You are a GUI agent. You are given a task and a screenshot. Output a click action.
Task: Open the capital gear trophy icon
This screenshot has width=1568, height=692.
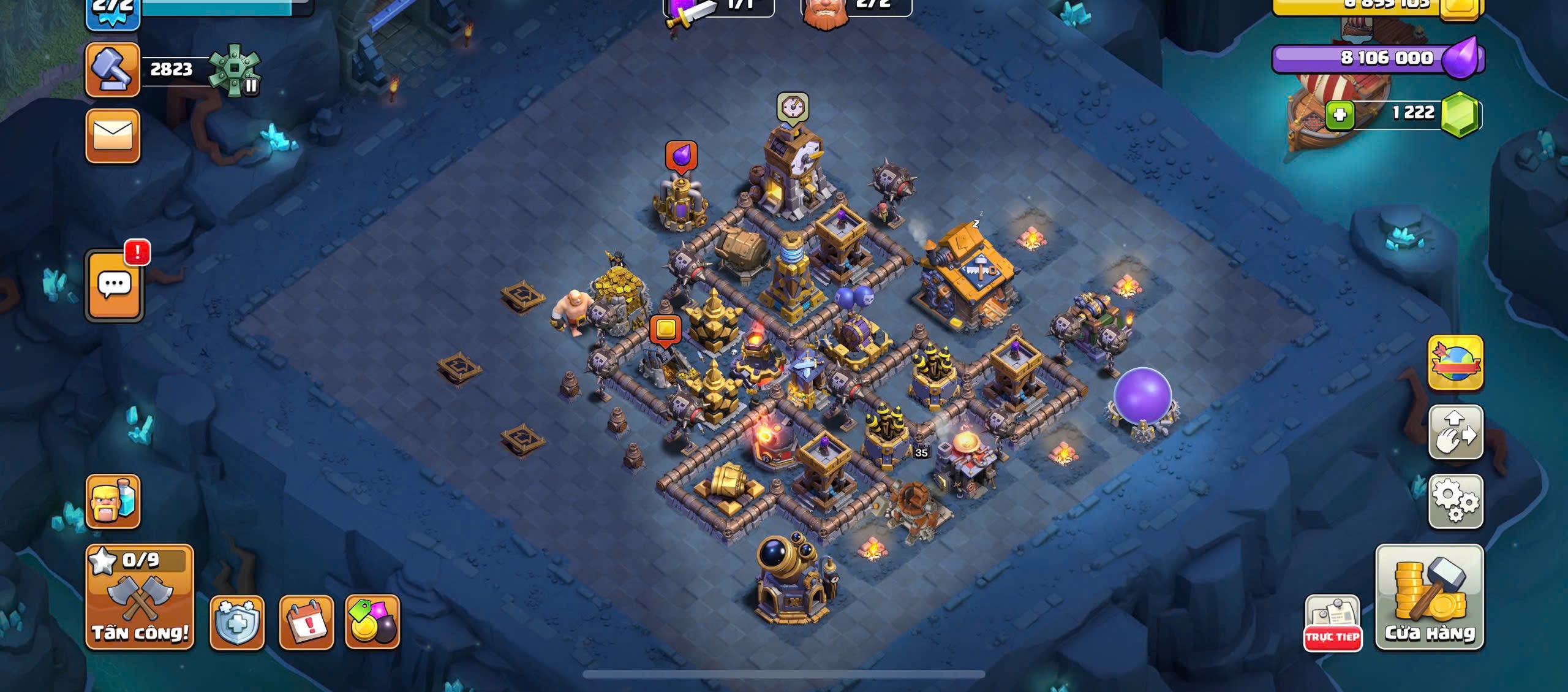click(235, 70)
